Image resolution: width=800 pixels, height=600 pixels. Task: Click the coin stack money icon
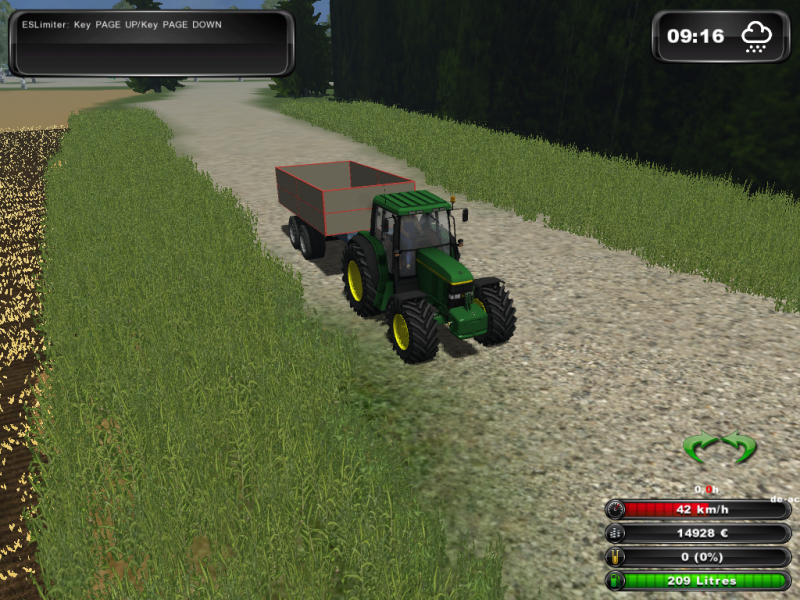(615, 533)
